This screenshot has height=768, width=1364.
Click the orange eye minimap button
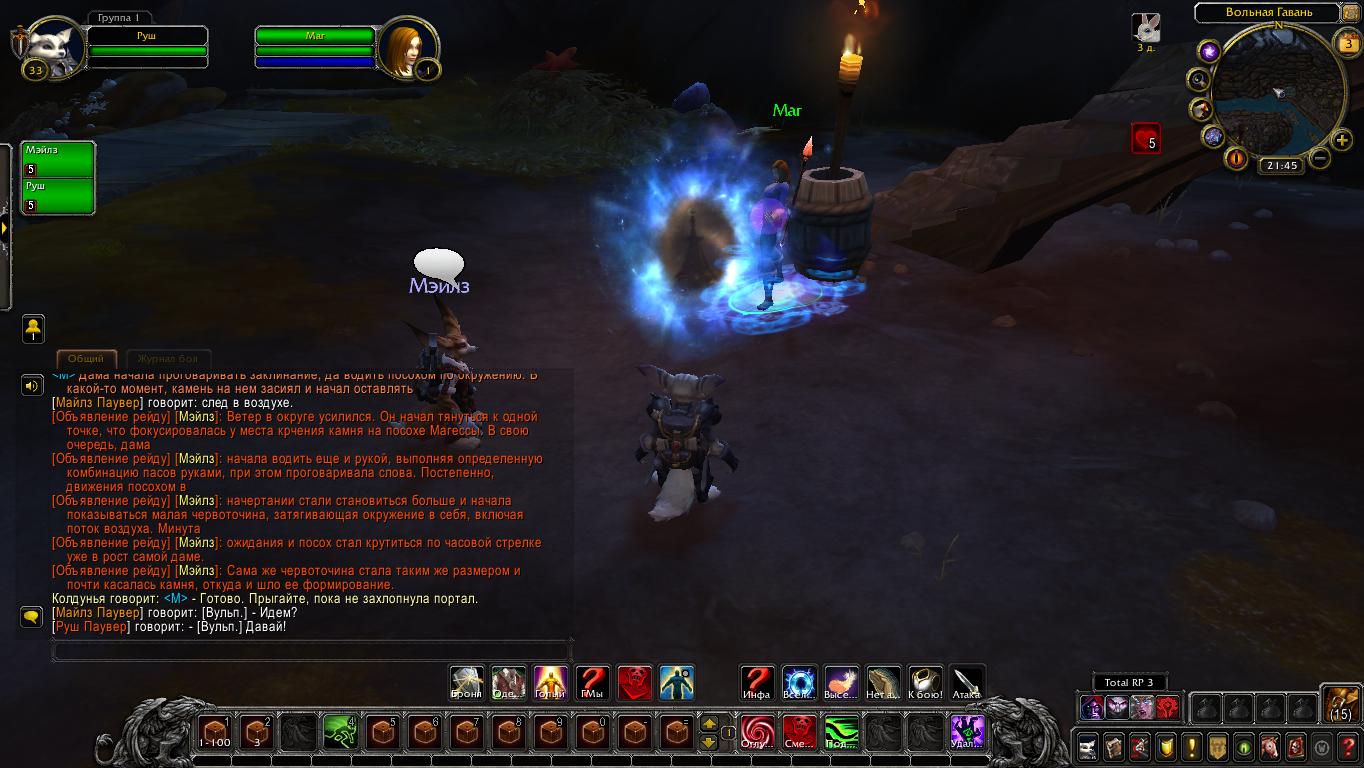coord(1236,158)
